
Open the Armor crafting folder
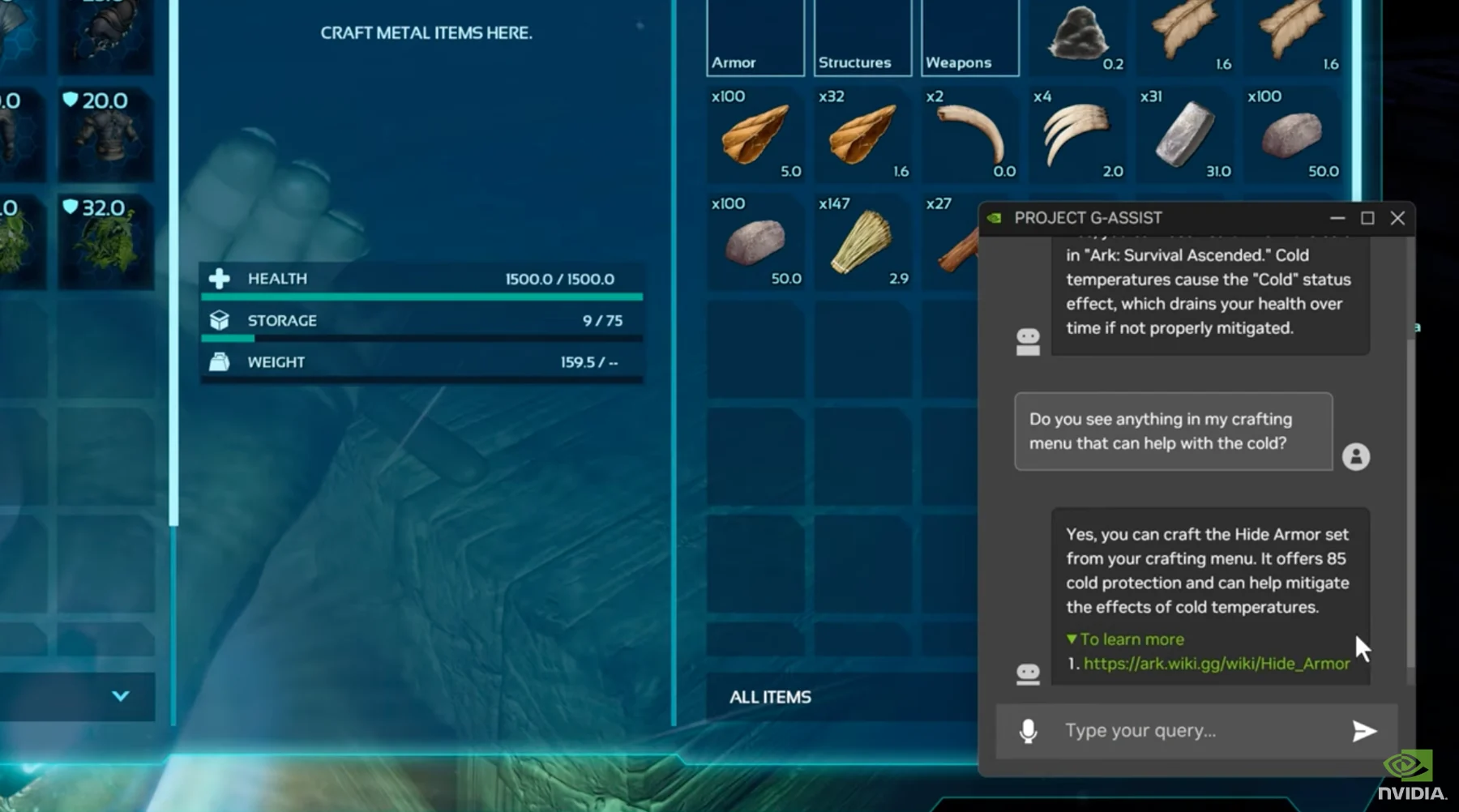(x=755, y=38)
